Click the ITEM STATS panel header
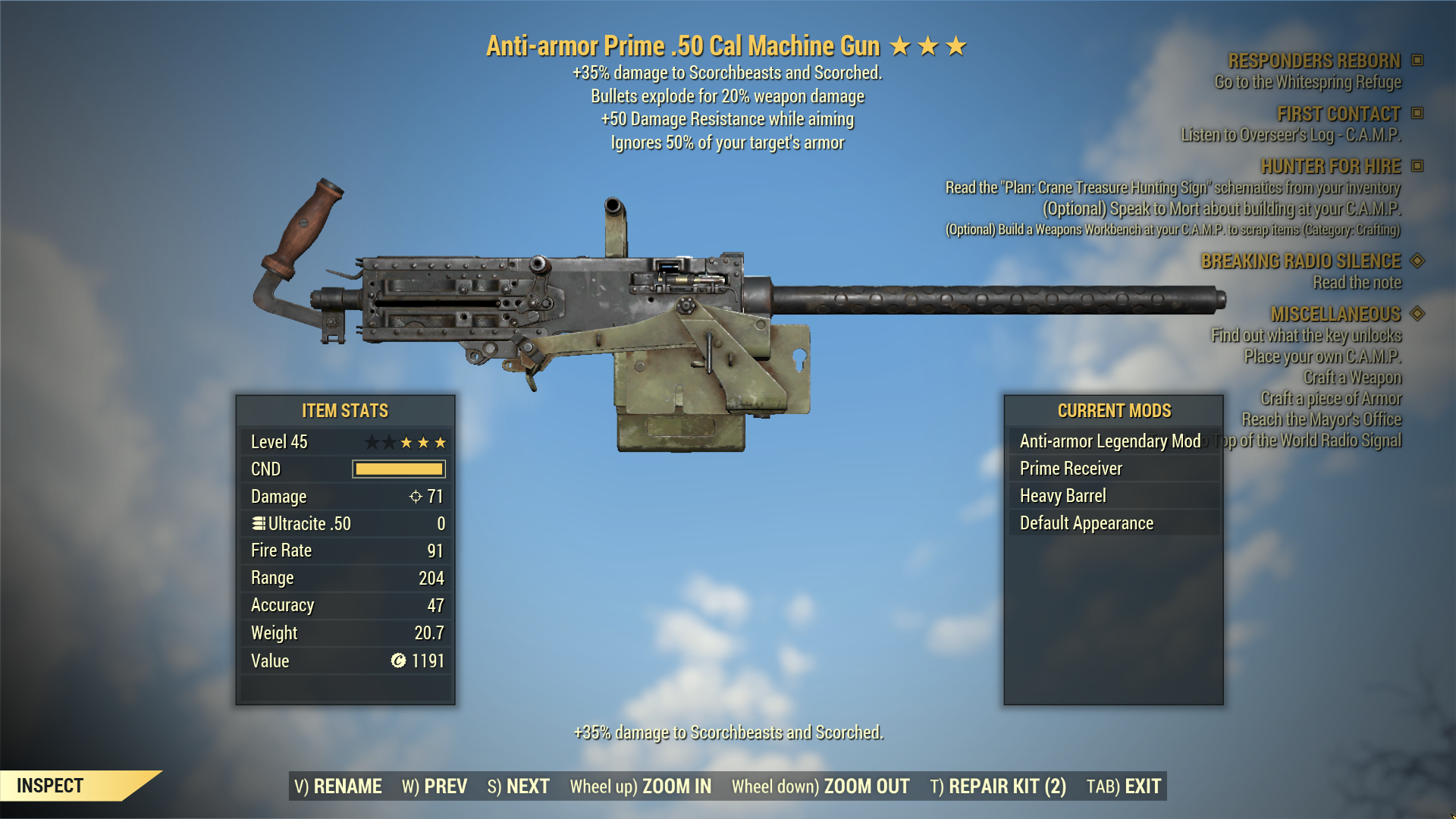The height and width of the screenshot is (819, 1456). click(344, 410)
